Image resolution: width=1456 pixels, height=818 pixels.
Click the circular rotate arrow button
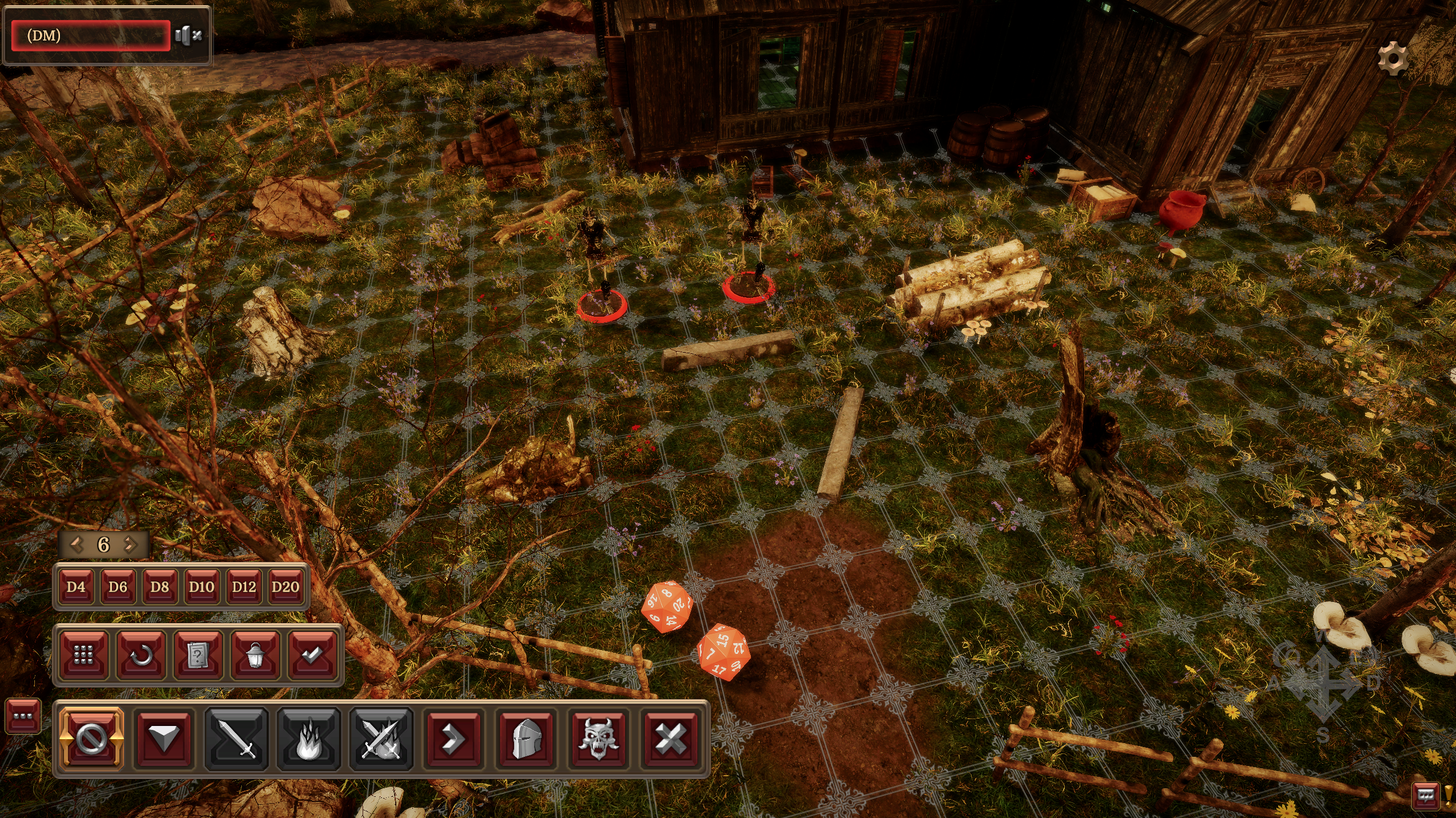tap(141, 655)
